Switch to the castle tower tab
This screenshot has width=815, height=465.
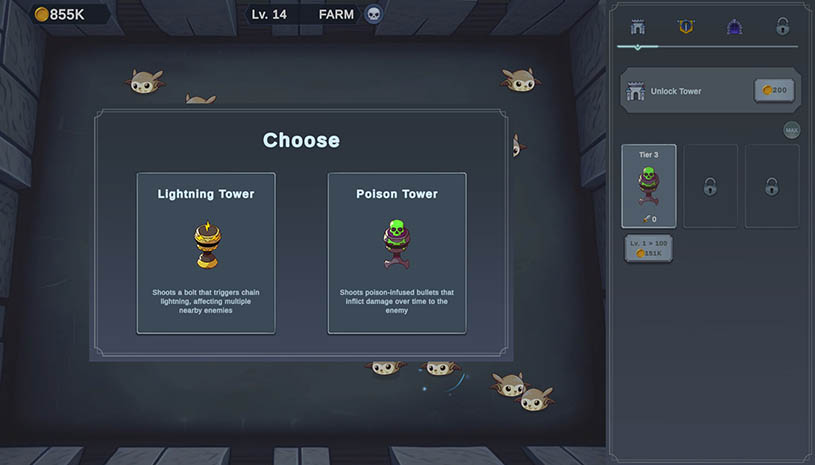[x=637, y=27]
